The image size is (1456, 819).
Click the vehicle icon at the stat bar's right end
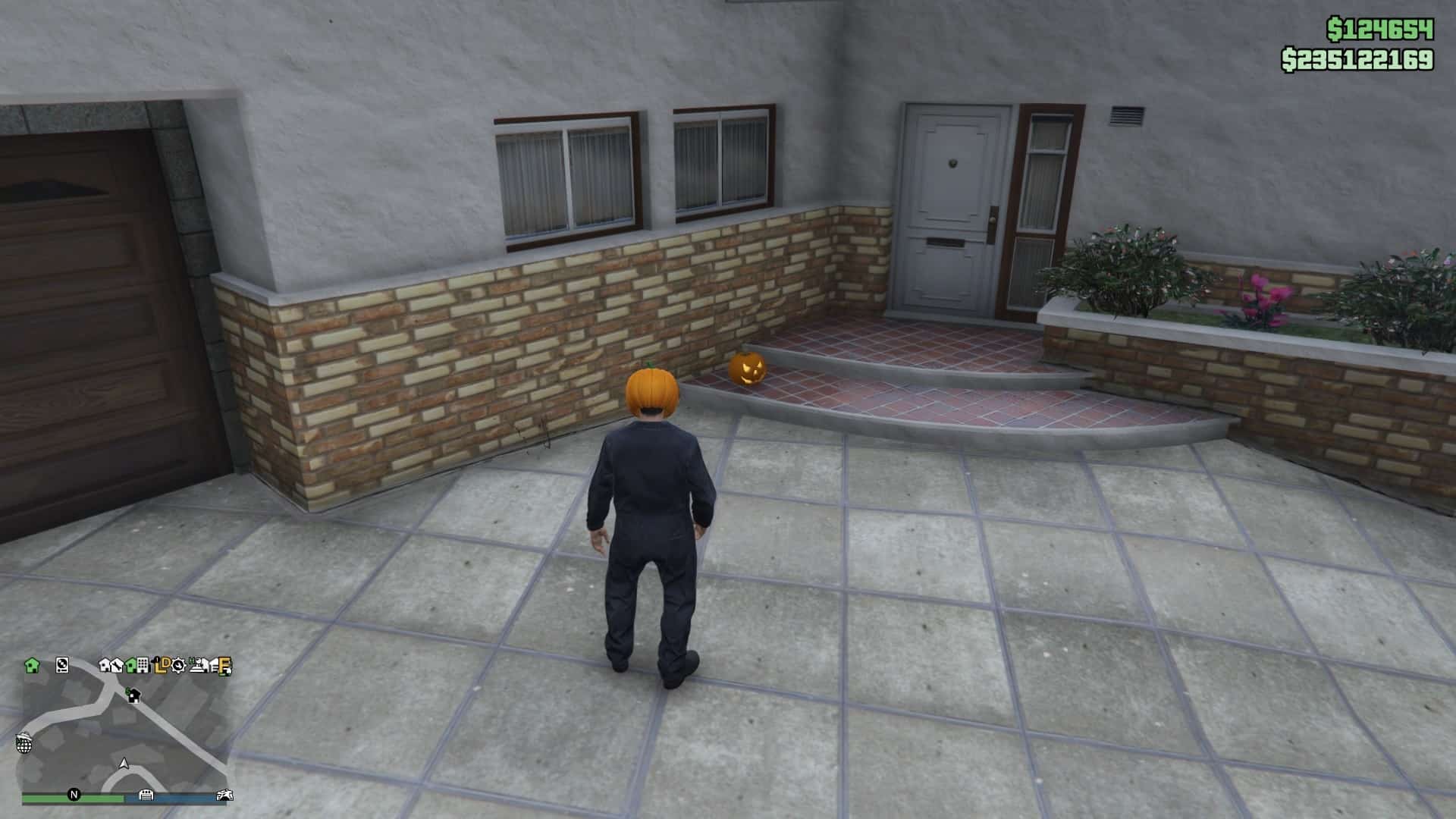226,795
